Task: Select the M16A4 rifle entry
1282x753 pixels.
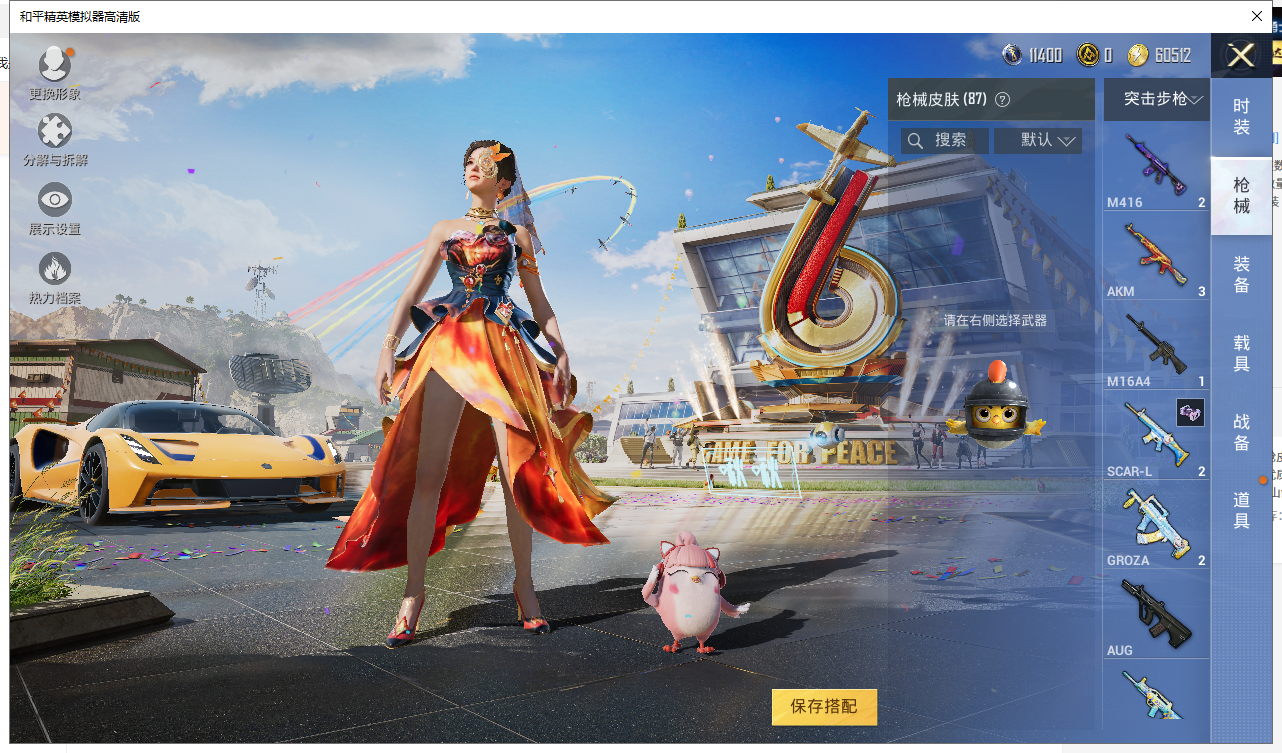Action: point(1156,346)
